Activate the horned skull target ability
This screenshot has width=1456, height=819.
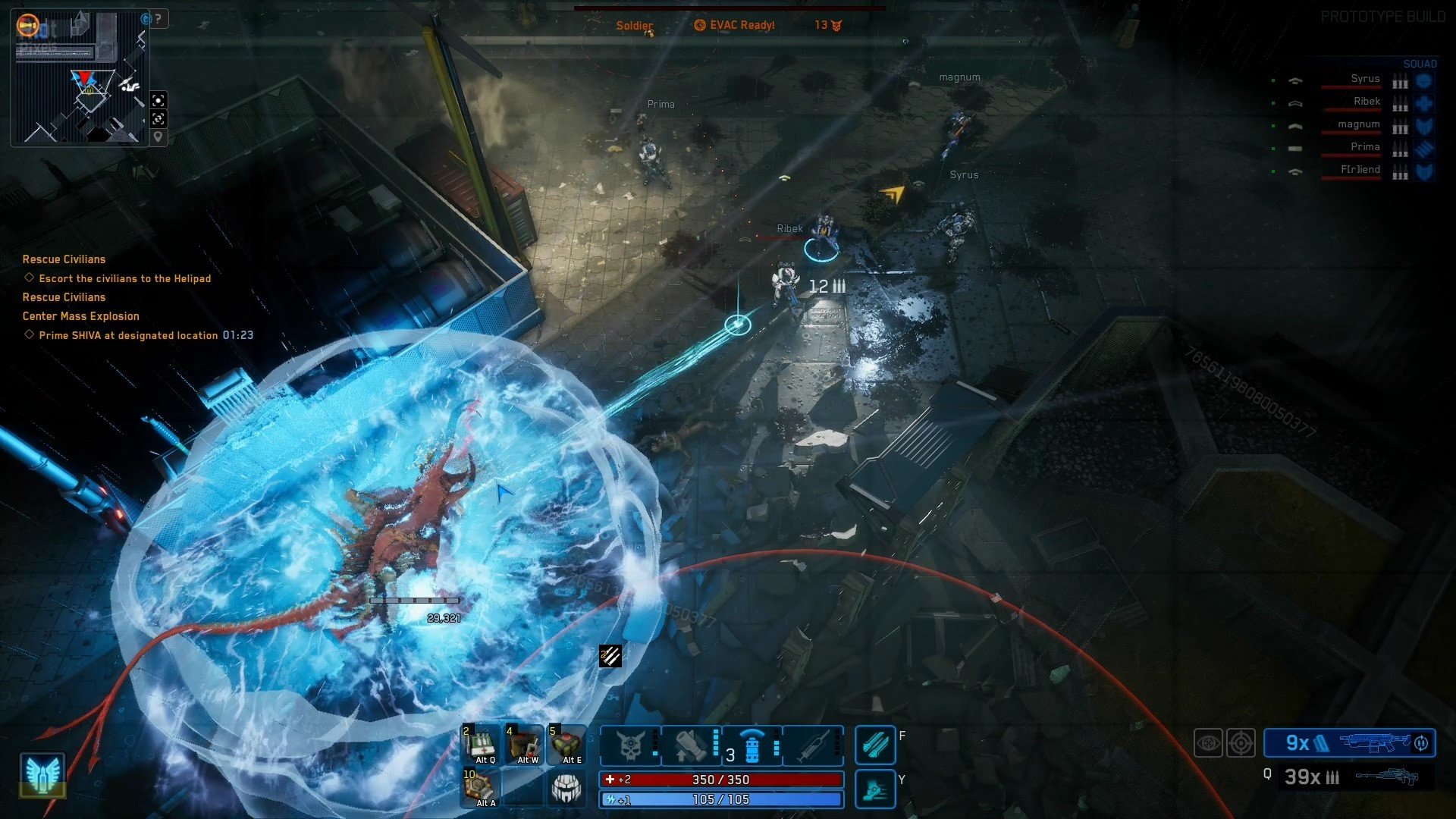[631, 745]
